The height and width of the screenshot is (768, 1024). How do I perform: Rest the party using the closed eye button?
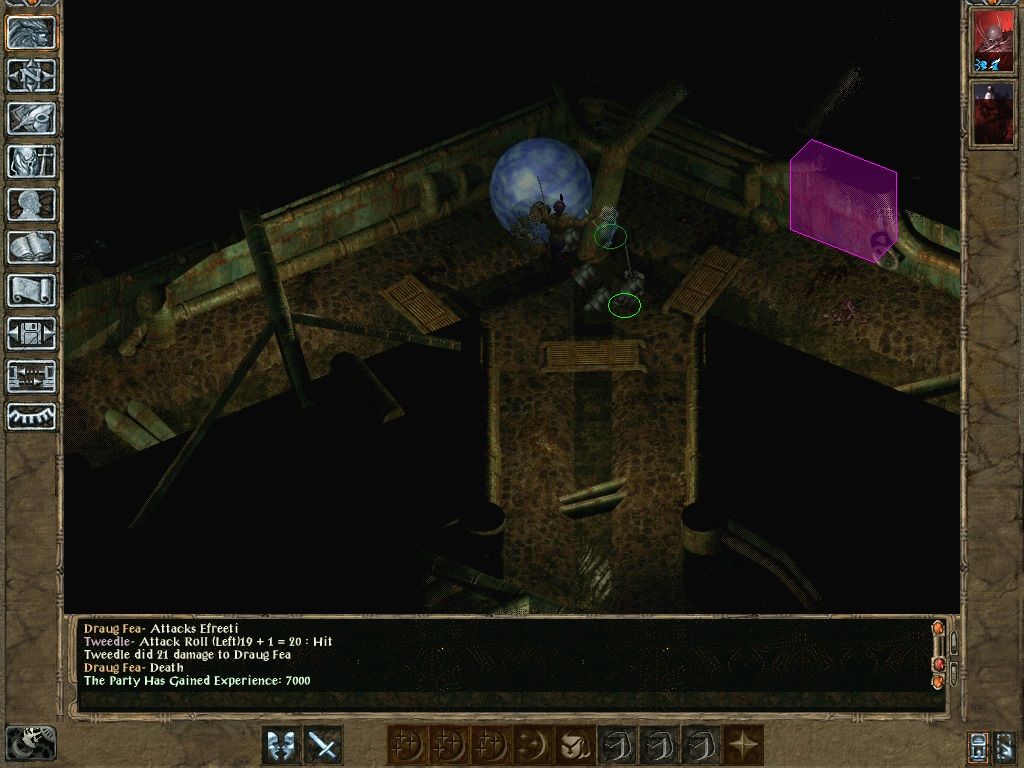pyautogui.click(x=32, y=418)
